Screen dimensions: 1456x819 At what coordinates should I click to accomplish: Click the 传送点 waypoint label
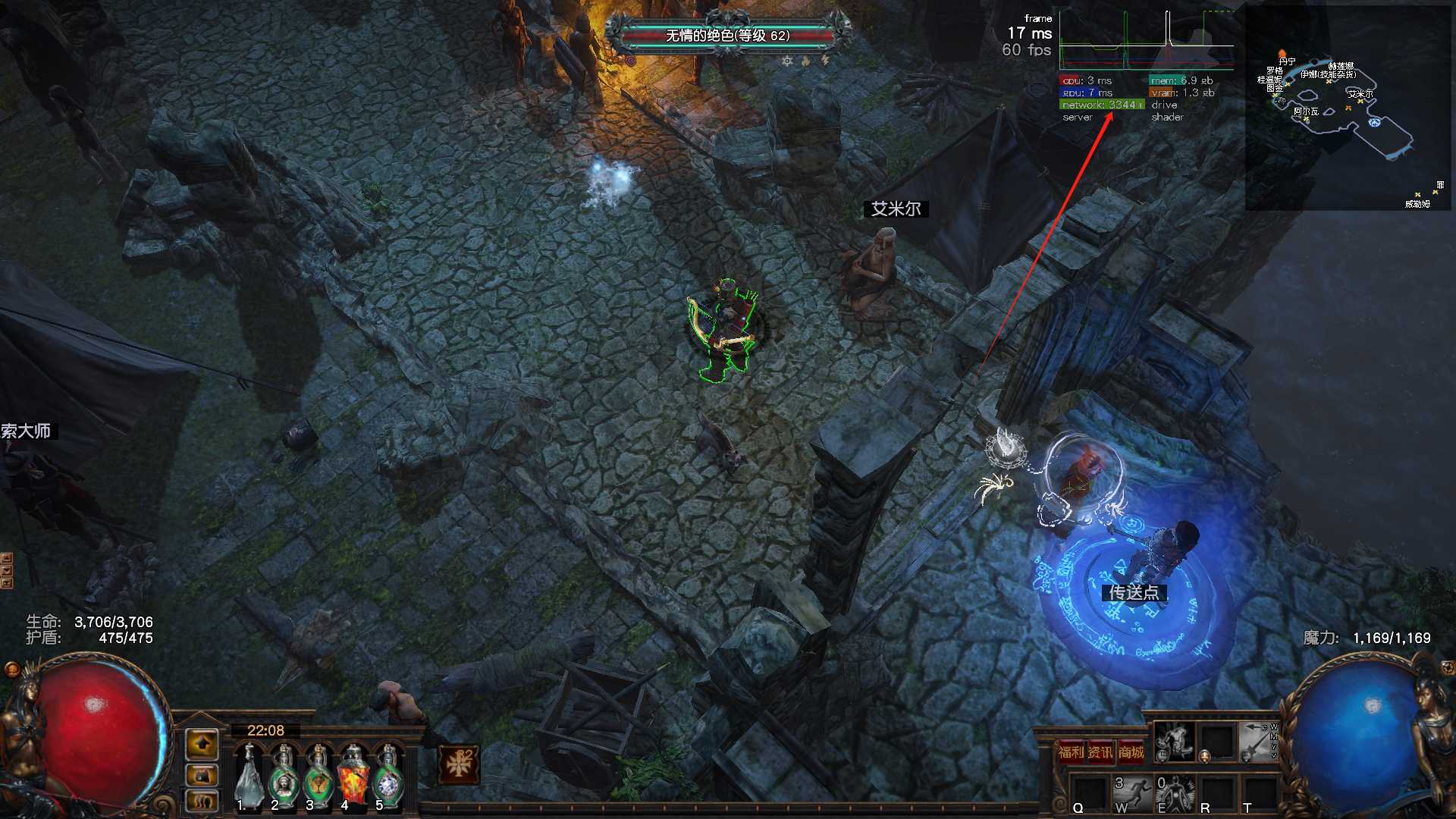click(1134, 592)
